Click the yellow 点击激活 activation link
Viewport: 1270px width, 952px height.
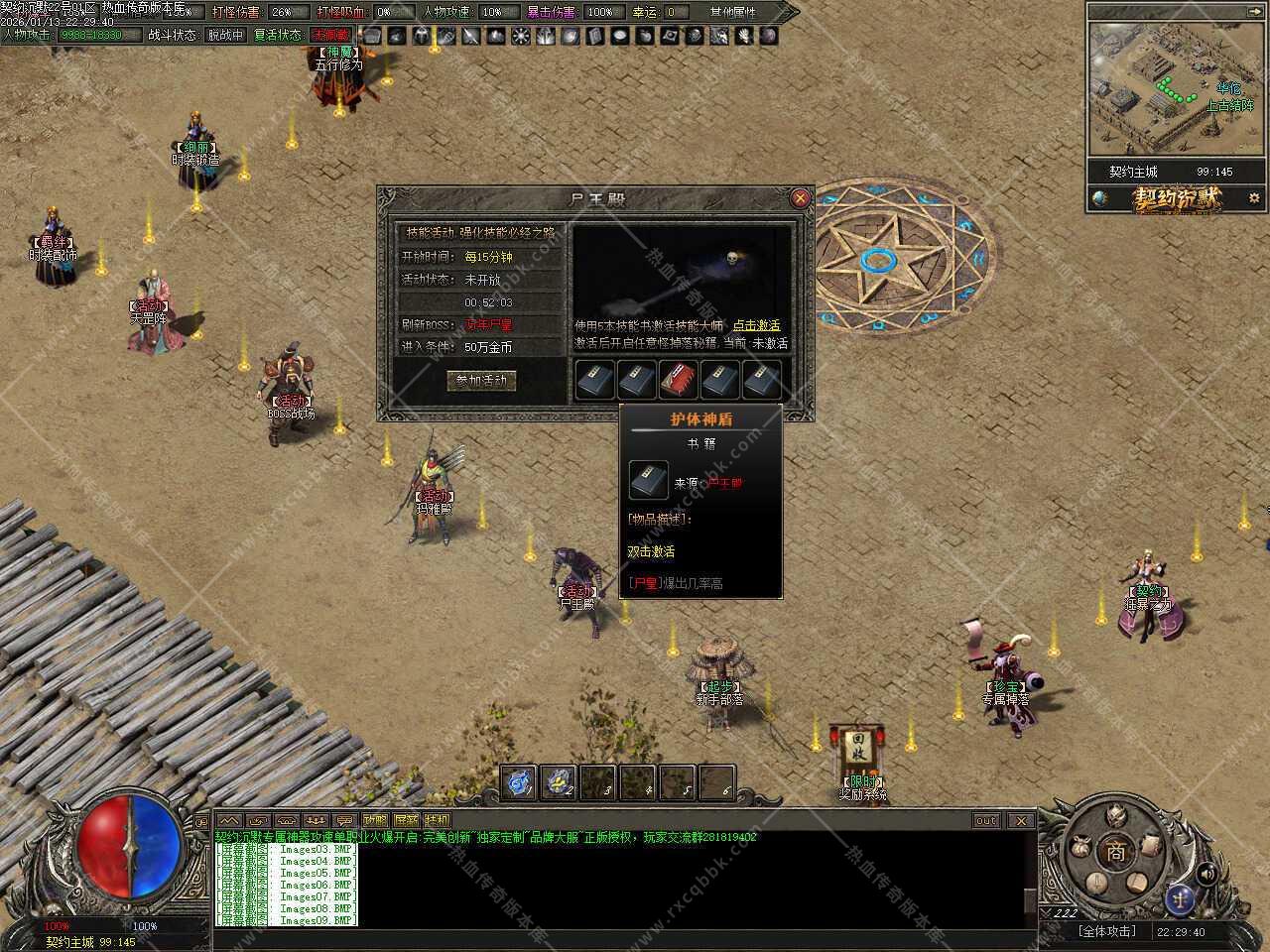click(x=756, y=325)
